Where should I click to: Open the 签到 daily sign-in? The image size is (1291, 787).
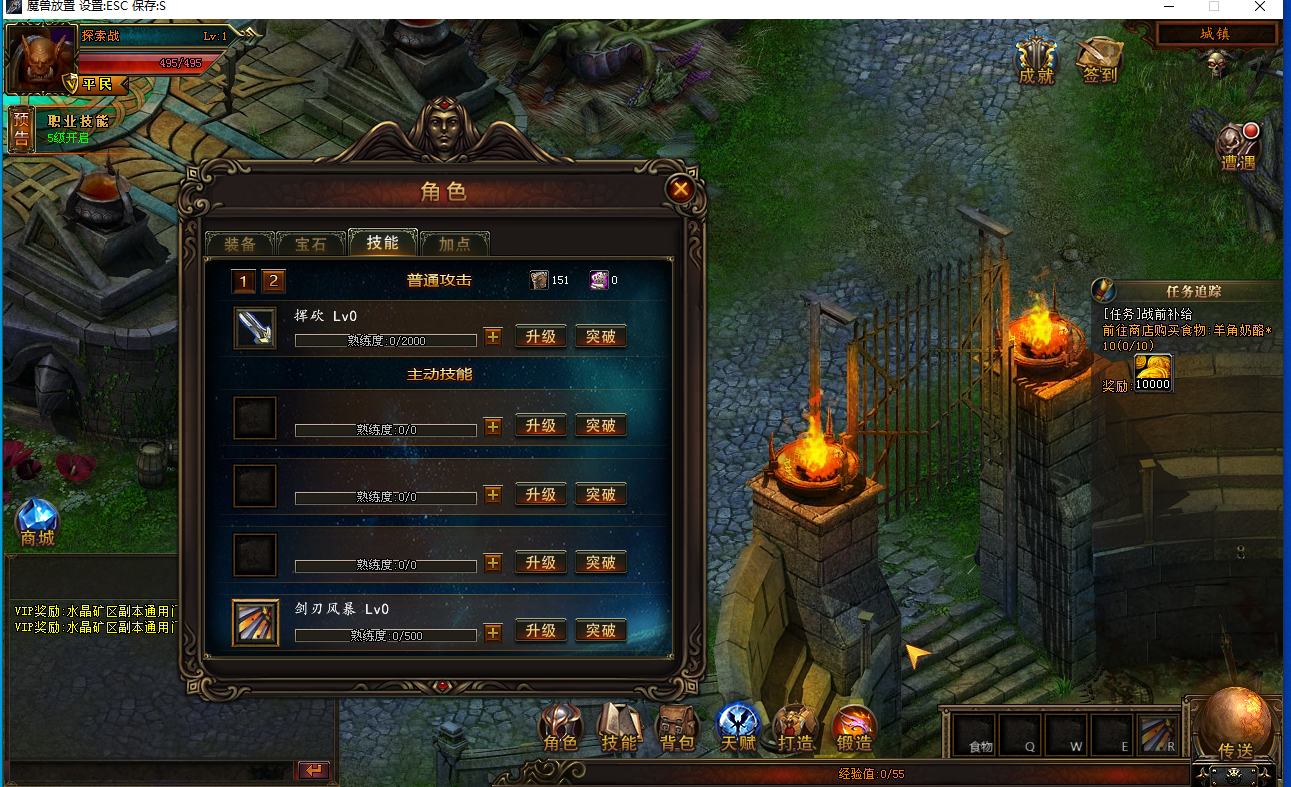pyautogui.click(x=1099, y=61)
